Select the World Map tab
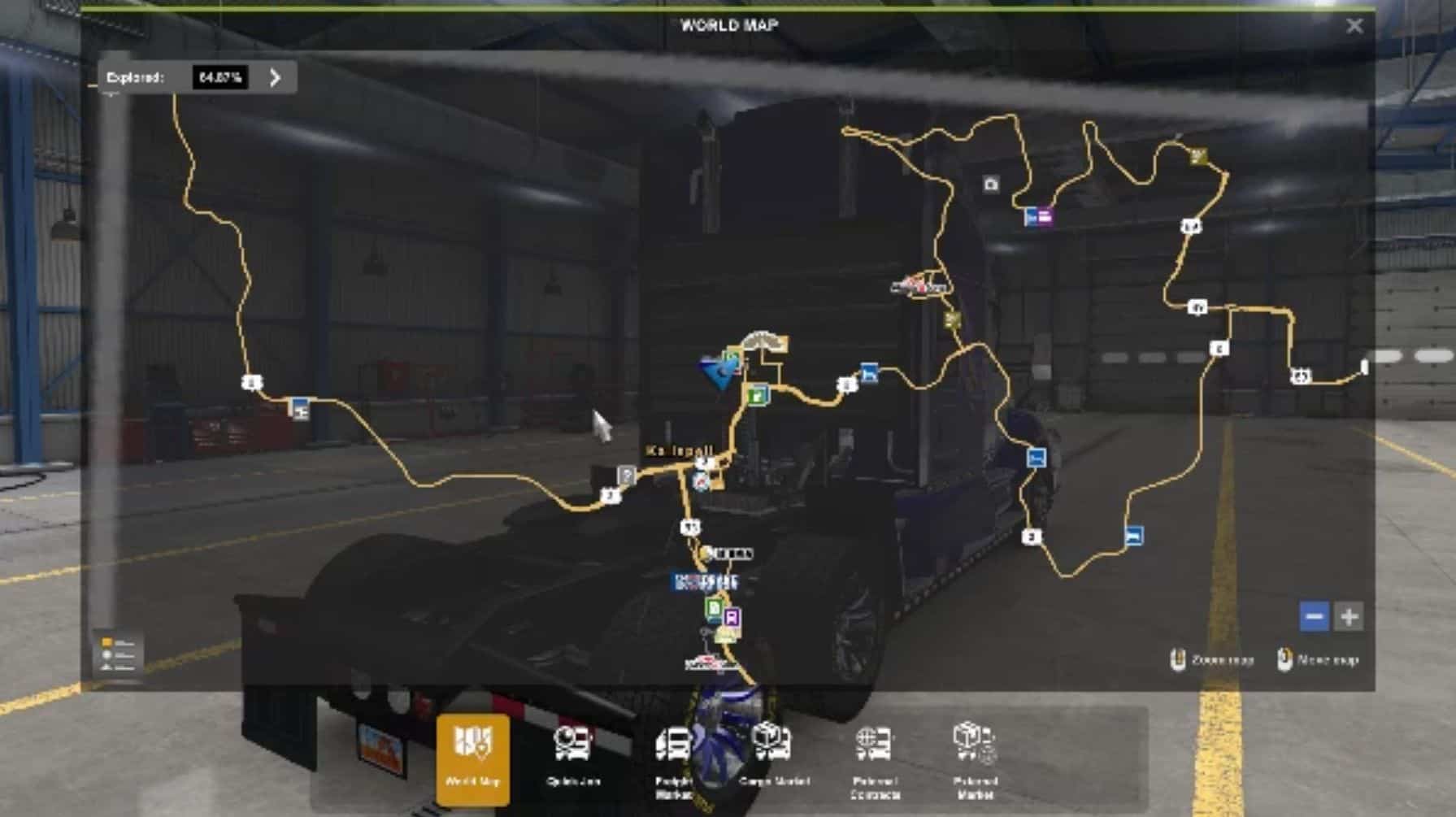 pyautogui.click(x=473, y=758)
